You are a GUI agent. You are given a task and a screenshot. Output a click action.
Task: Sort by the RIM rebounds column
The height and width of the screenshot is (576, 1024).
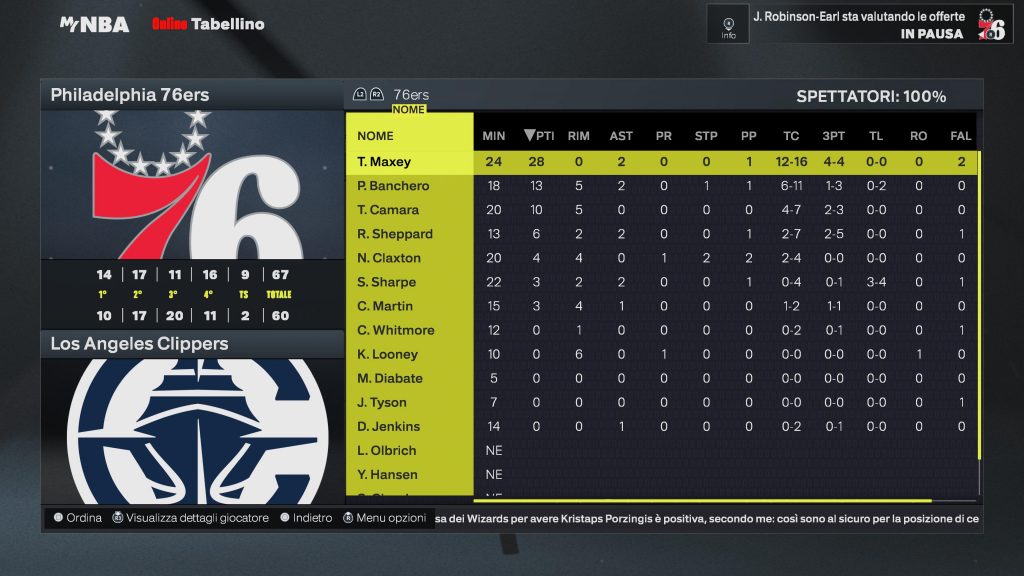point(578,136)
